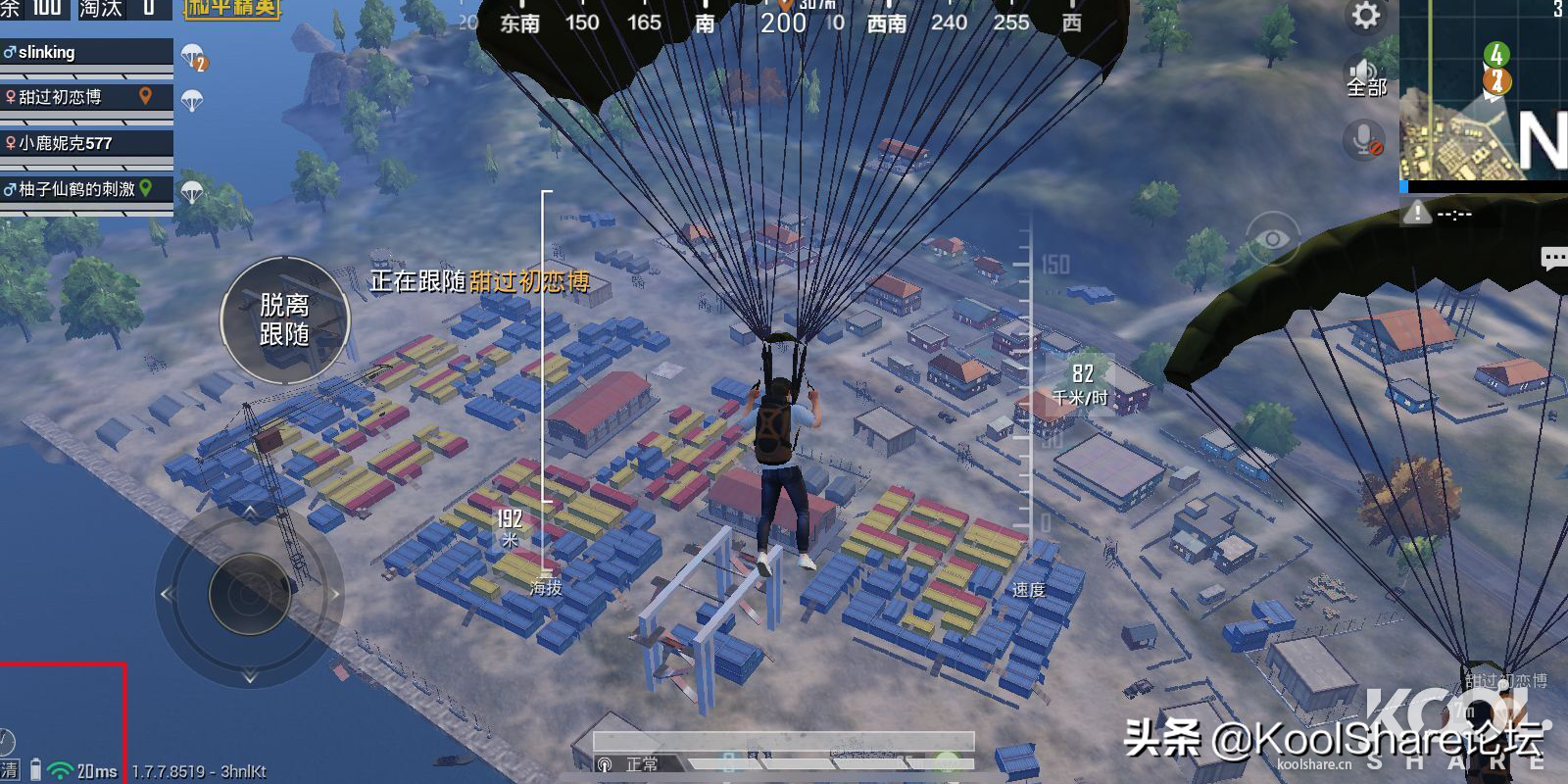Select teammate 甜过初恋博 in squad list
The image size is (1568, 784).
pyautogui.click(x=86, y=97)
